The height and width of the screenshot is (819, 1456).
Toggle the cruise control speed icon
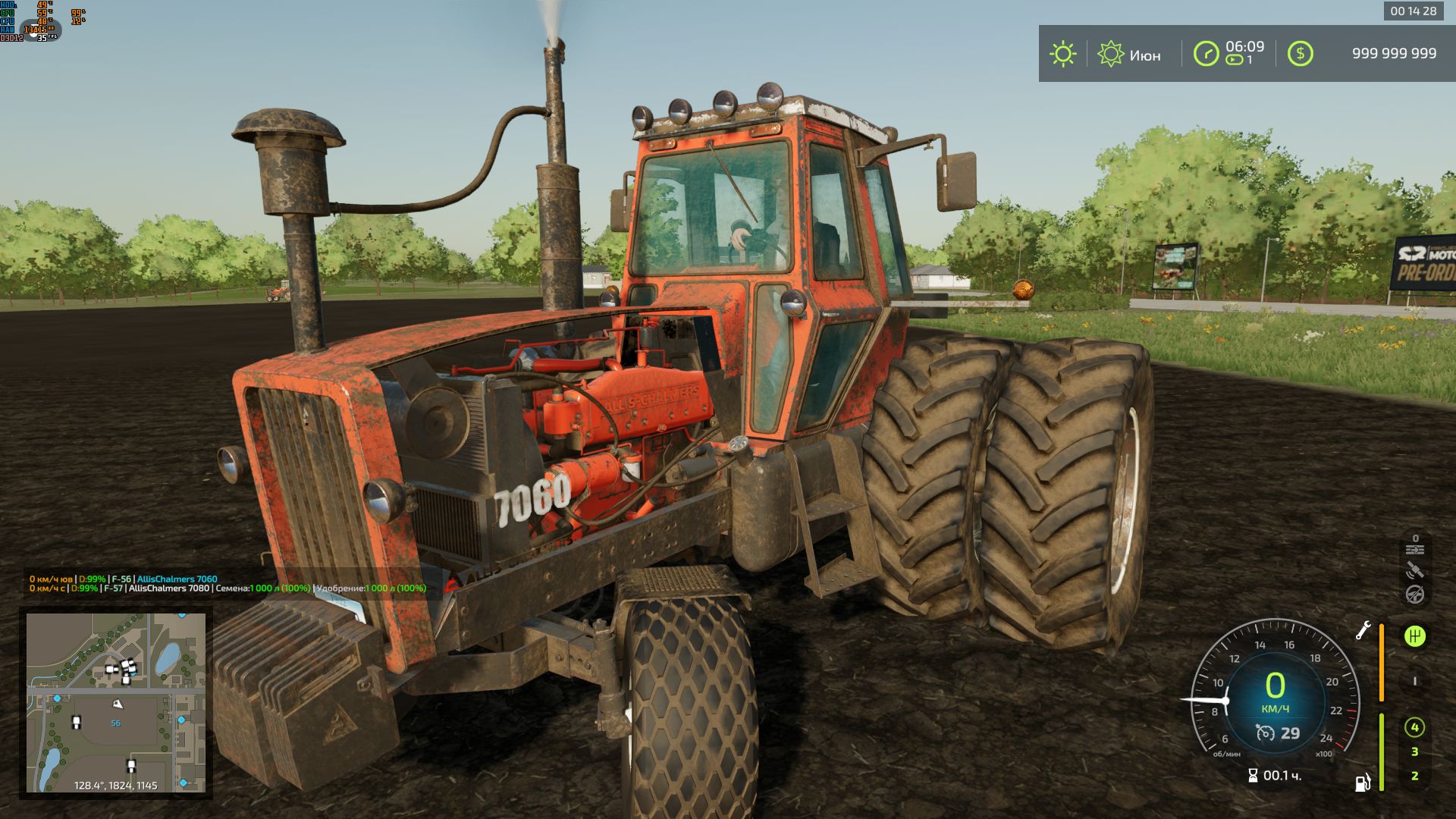(1265, 733)
